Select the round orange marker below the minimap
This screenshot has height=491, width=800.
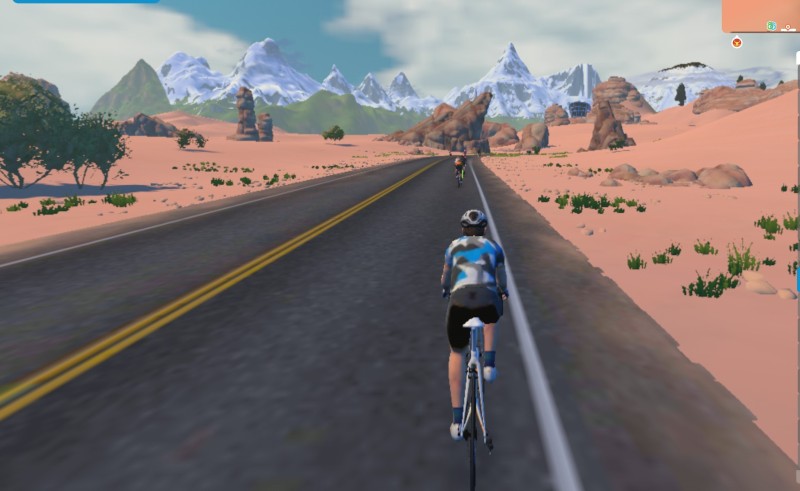pyautogui.click(x=737, y=43)
